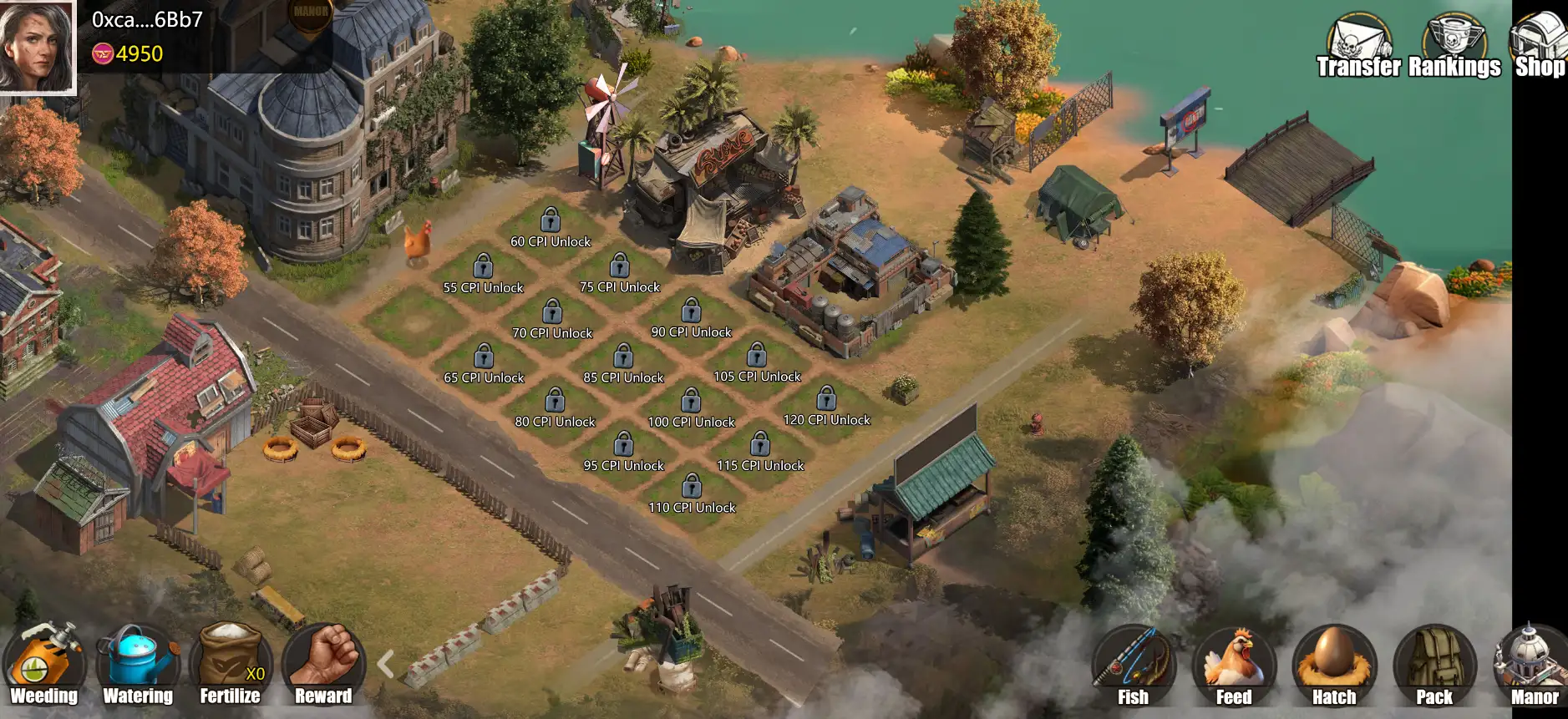Choose the 90 CPI Unlock plot

[x=691, y=319]
